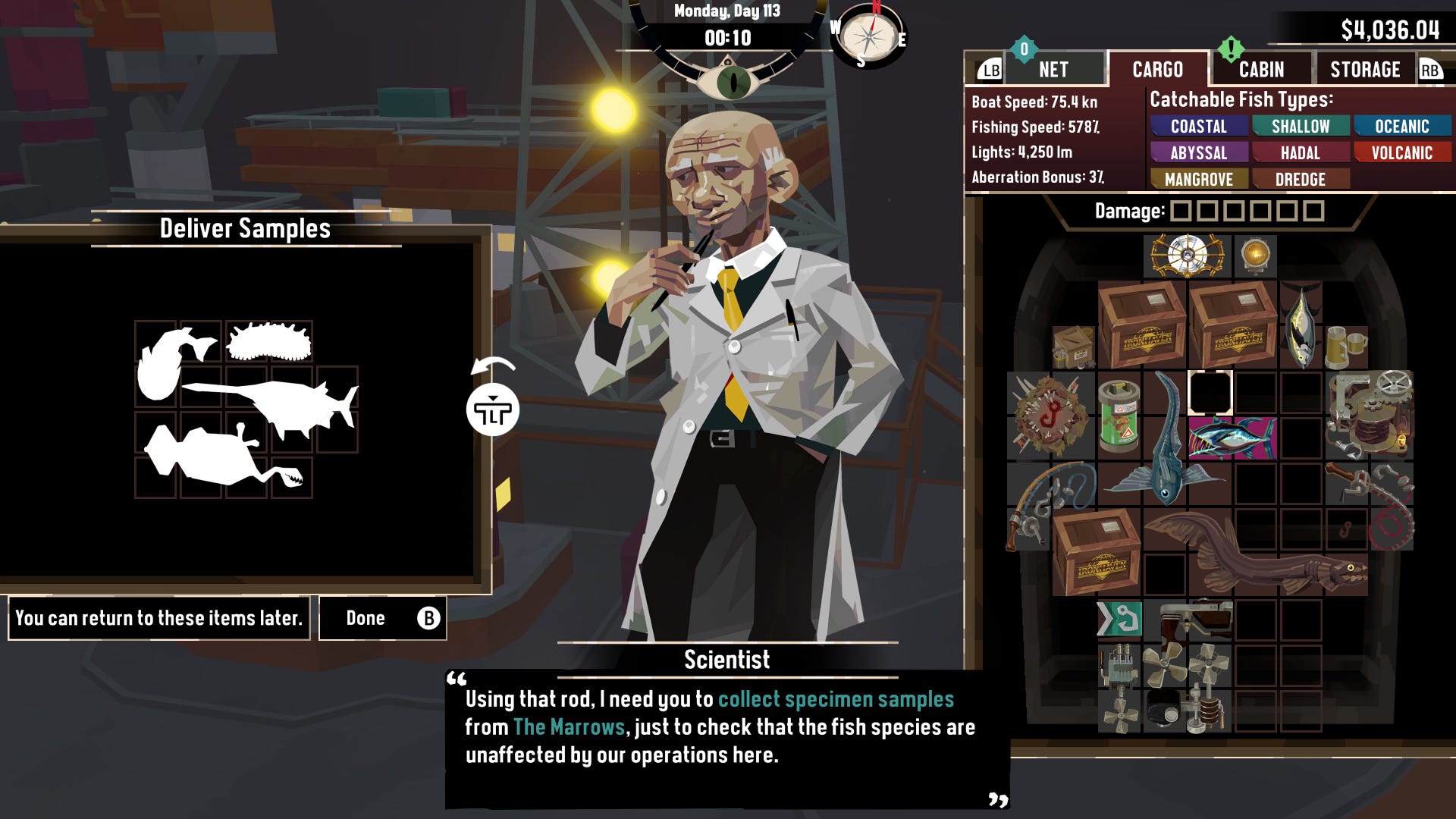The height and width of the screenshot is (819, 1456).
Task: Select the spiky bait ball with red hook
Action: tap(1050, 416)
